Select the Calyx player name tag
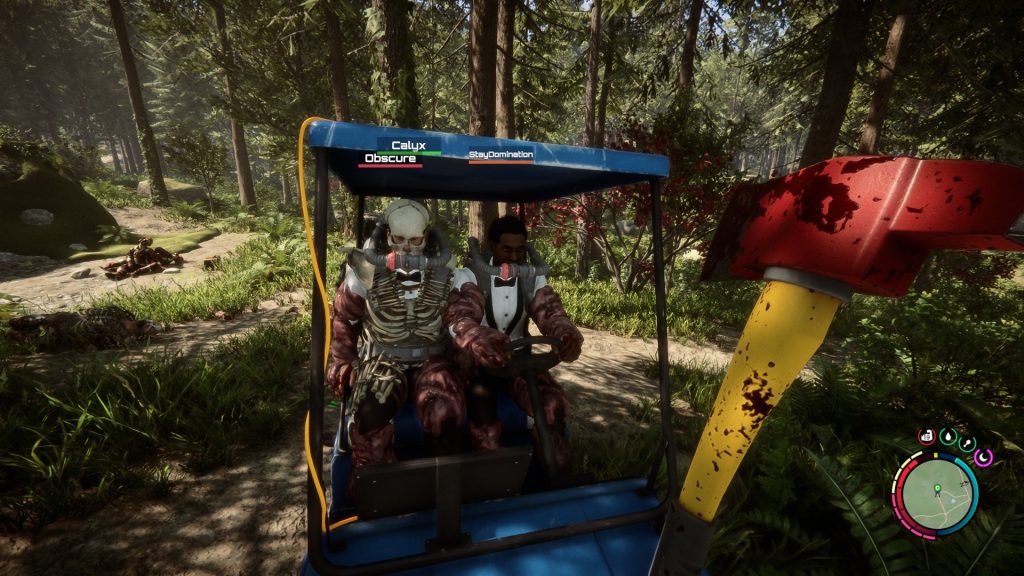 [x=408, y=146]
